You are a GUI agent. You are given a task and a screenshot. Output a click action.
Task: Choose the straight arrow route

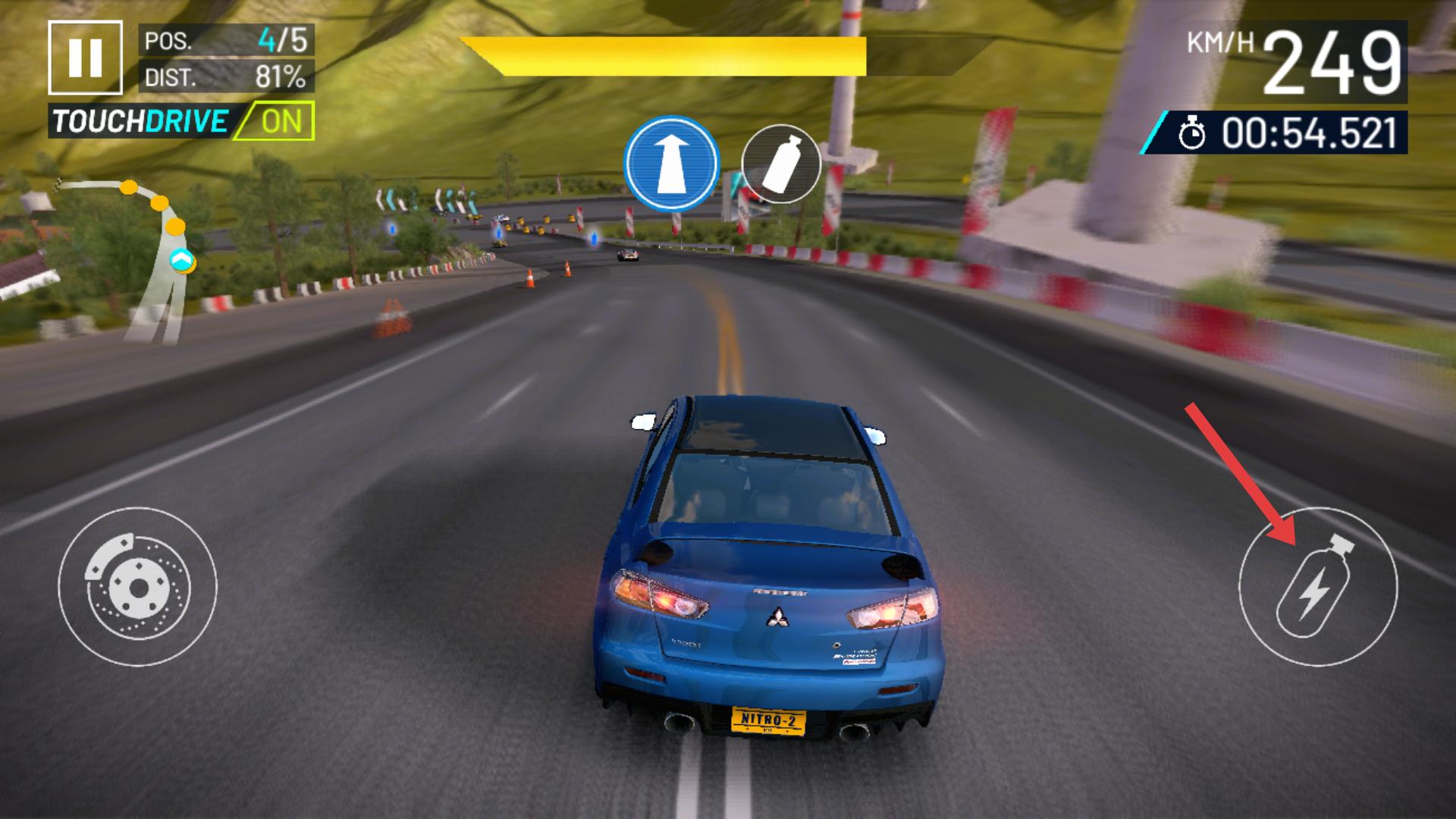pos(670,164)
